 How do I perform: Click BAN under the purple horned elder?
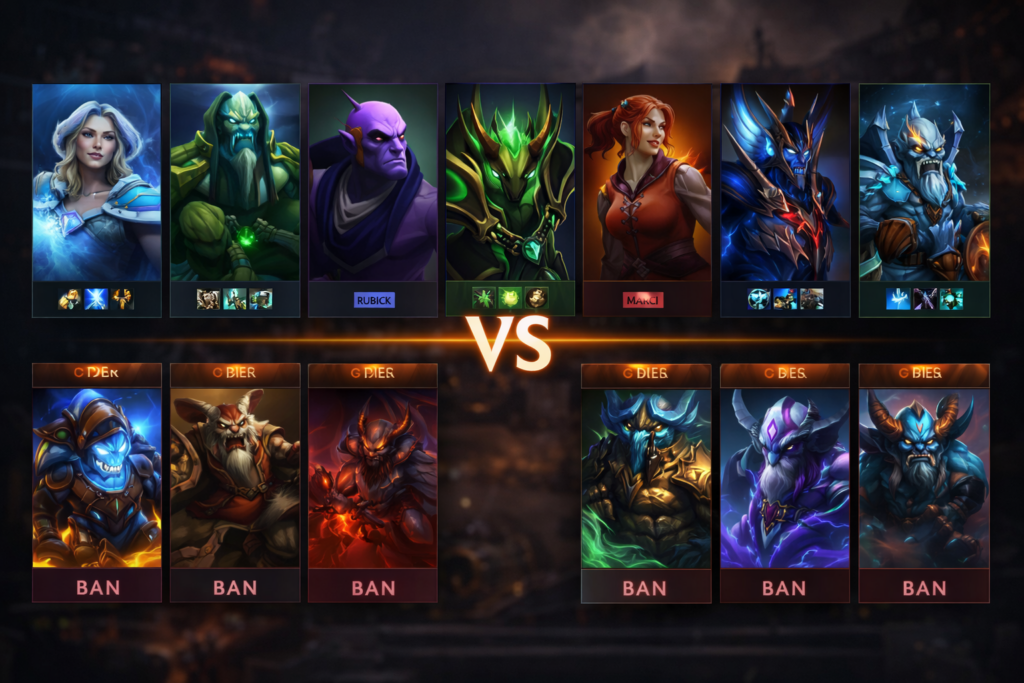784,587
